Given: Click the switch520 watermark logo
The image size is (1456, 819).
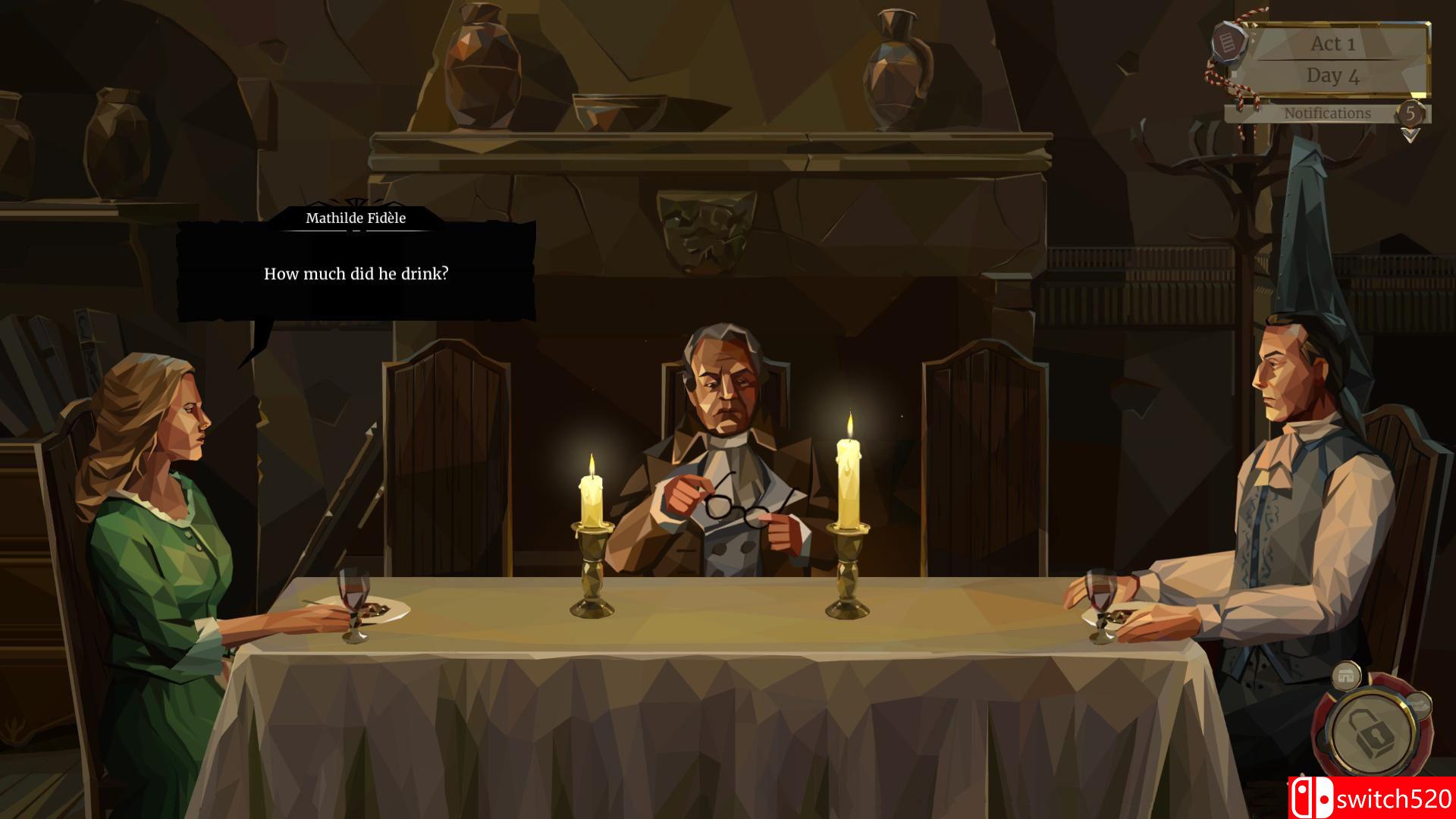Looking at the screenshot, I should (1371, 799).
